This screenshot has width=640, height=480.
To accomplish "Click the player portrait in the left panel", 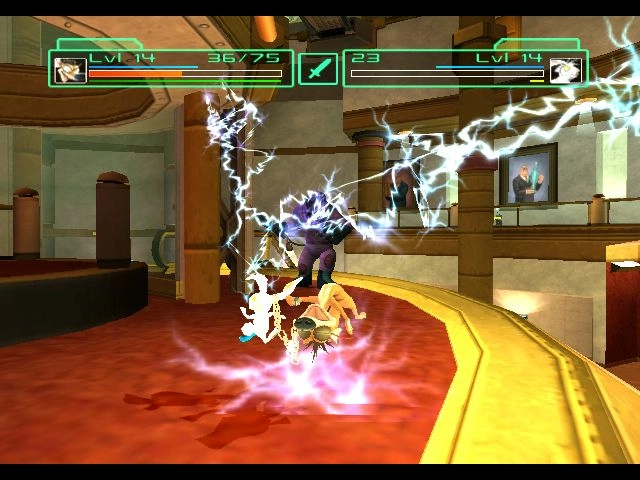I will point(70,70).
